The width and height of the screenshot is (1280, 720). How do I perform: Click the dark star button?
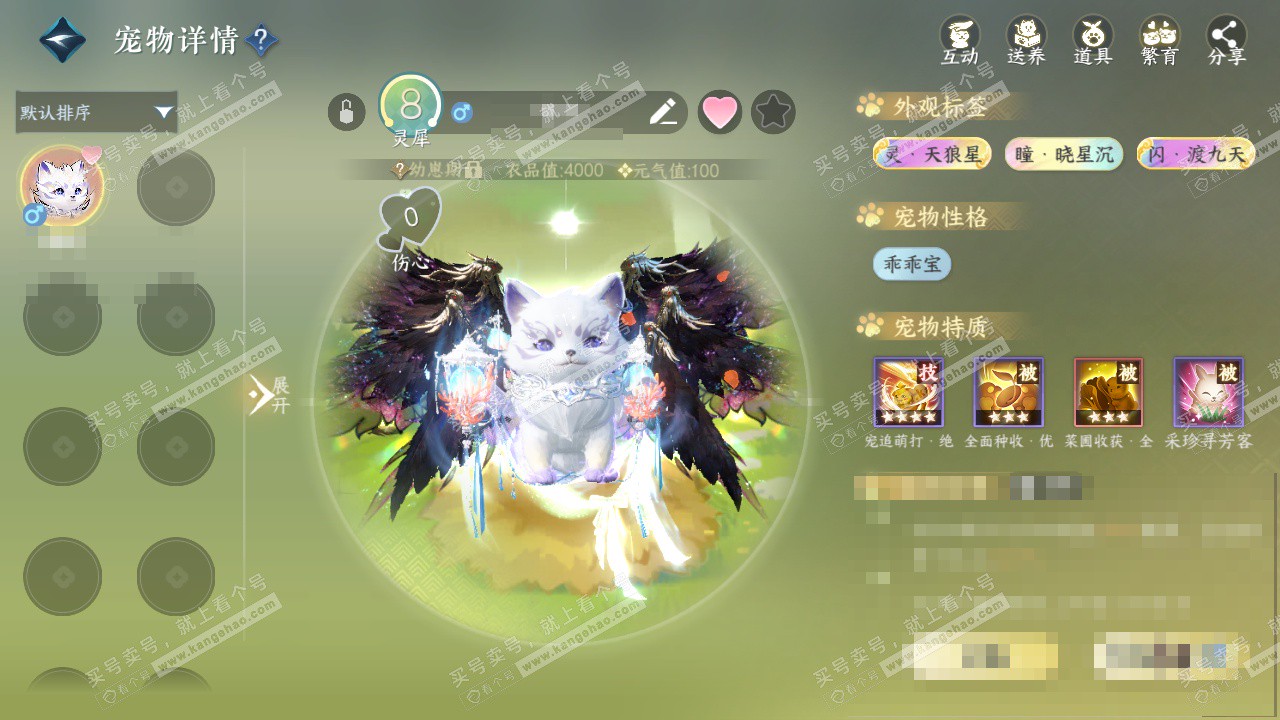773,112
